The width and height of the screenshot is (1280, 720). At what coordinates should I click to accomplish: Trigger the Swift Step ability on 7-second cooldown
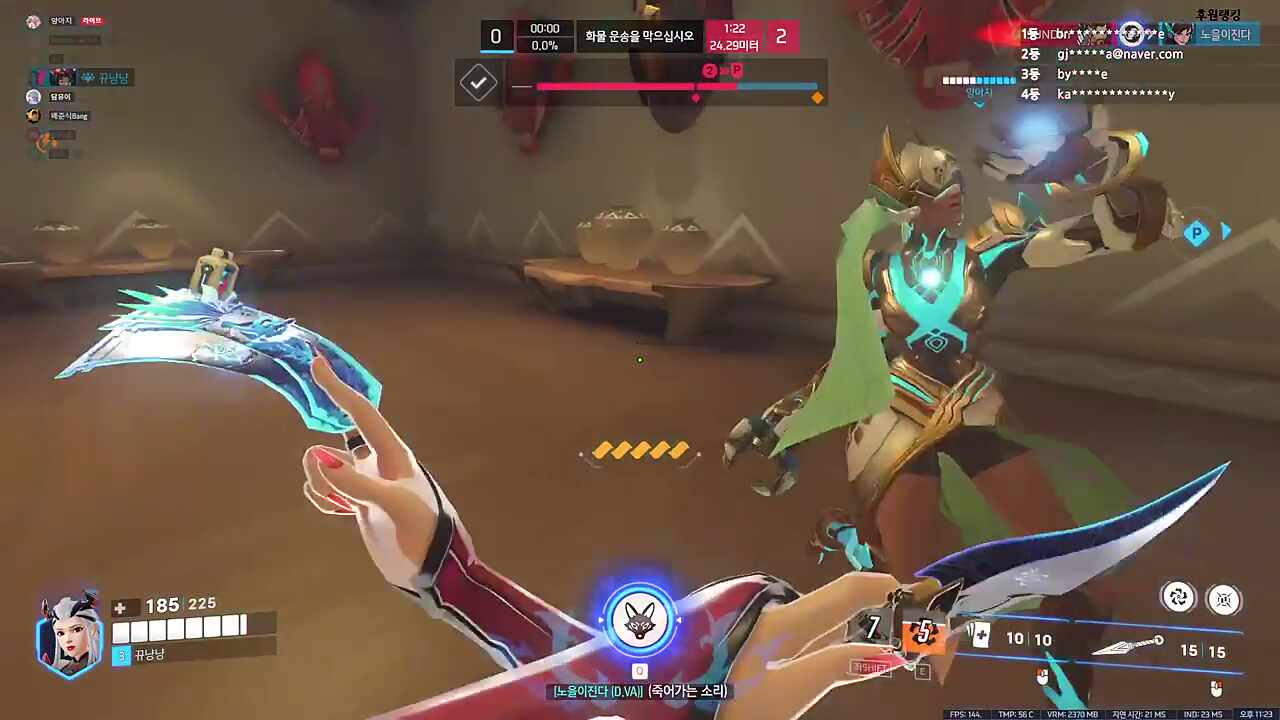click(x=873, y=628)
